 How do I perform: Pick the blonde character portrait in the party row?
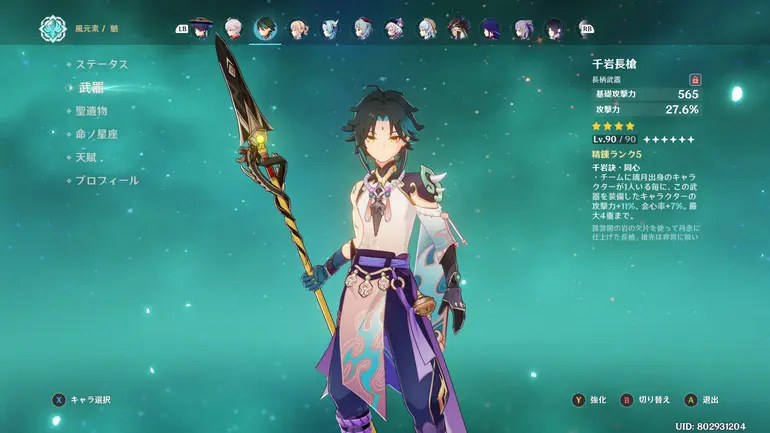tap(298, 28)
